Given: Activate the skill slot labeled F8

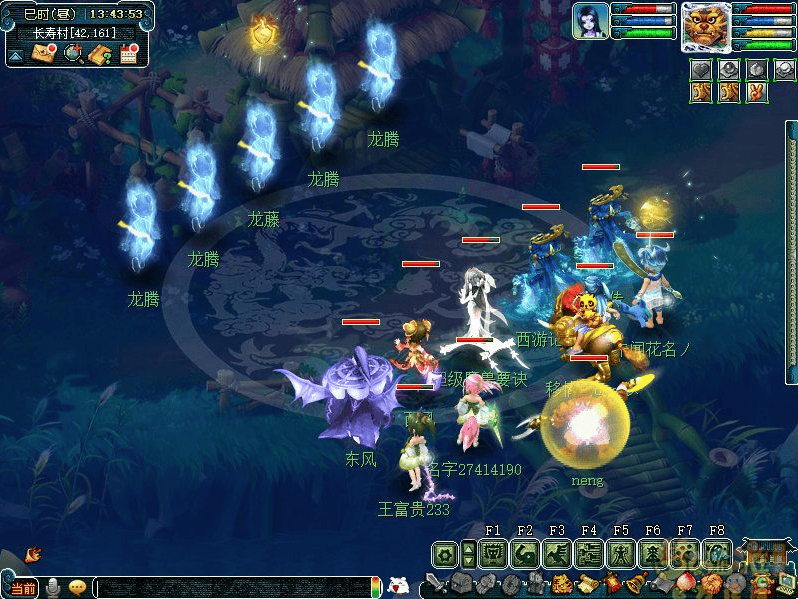Looking at the screenshot, I should (717, 553).
